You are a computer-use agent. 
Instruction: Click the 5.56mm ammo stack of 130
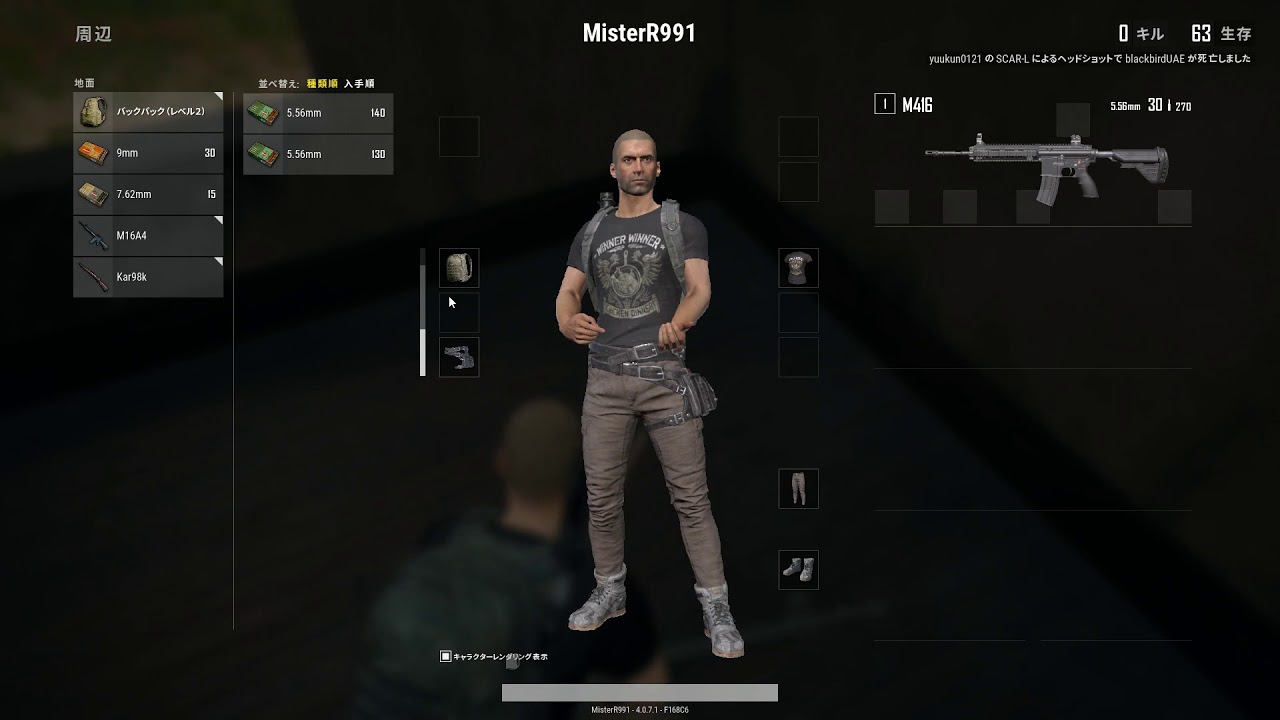pos(318,153)
